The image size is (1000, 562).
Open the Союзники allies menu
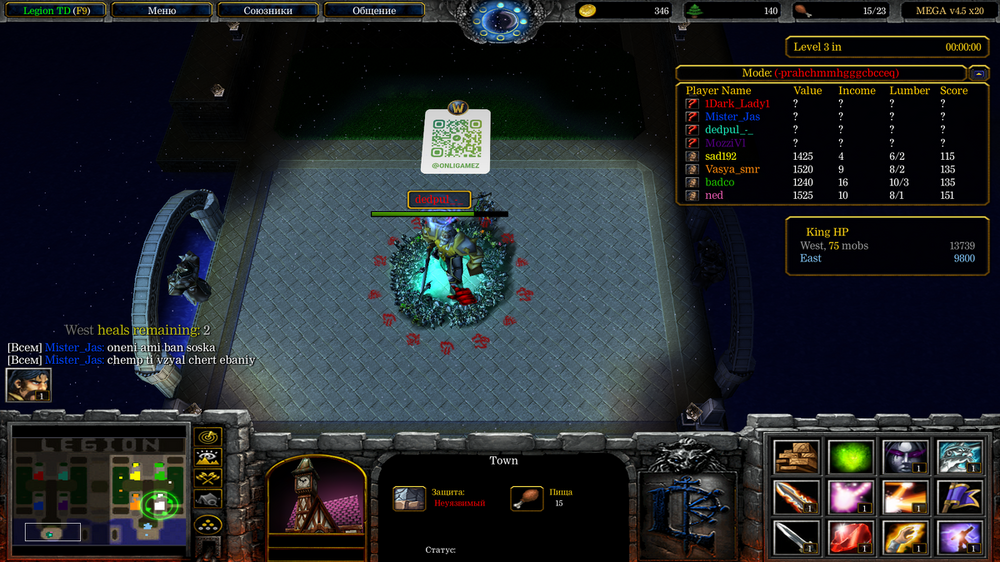pos(267,11)
